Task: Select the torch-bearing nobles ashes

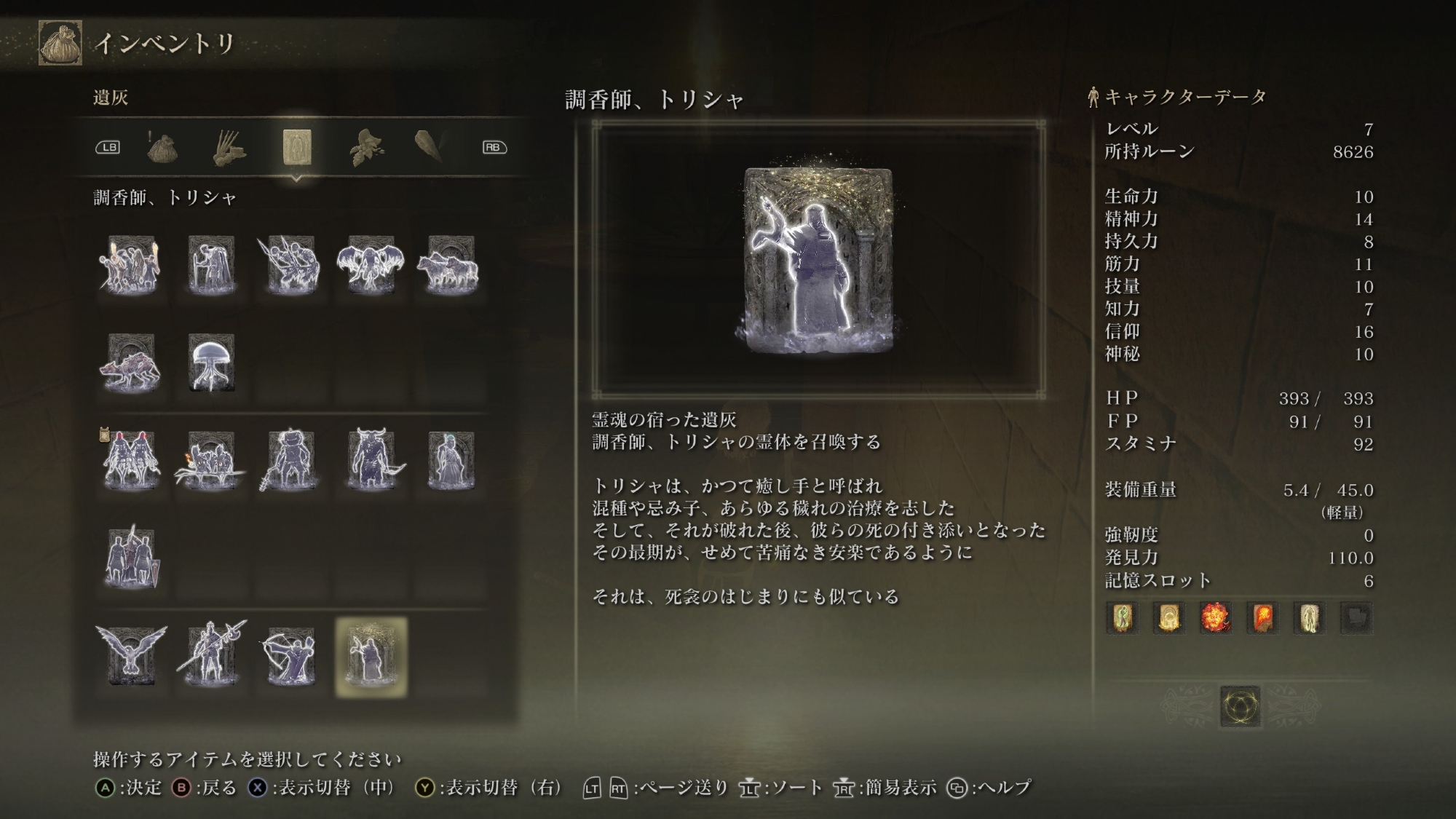Action: pyautogui.click(x=131, y=266)
